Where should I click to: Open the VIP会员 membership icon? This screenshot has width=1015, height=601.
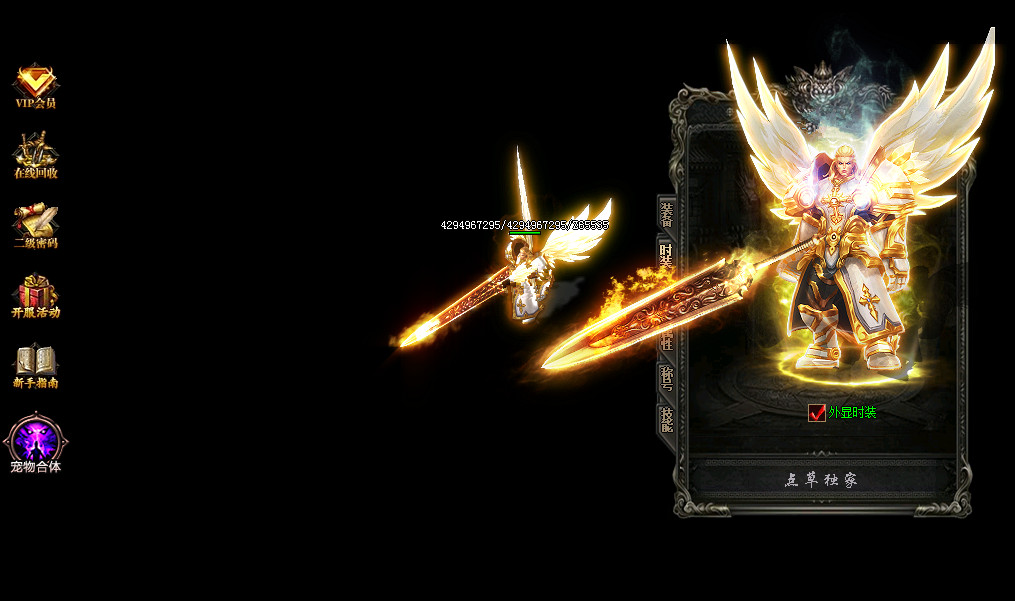pyautogui.click(x=36, y=85)
